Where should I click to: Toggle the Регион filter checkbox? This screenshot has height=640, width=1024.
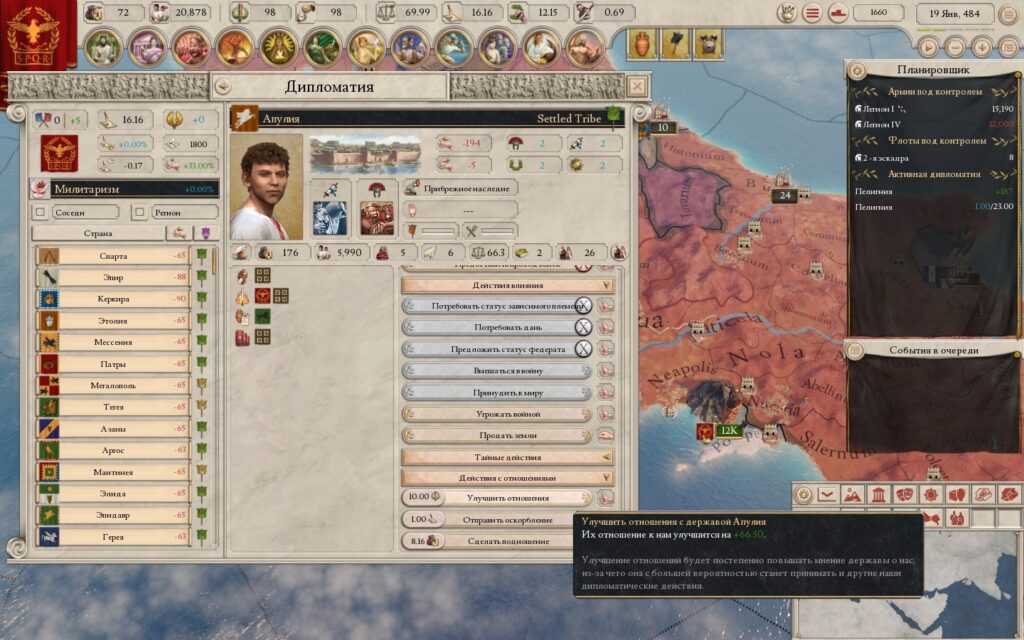pos(142,212)
